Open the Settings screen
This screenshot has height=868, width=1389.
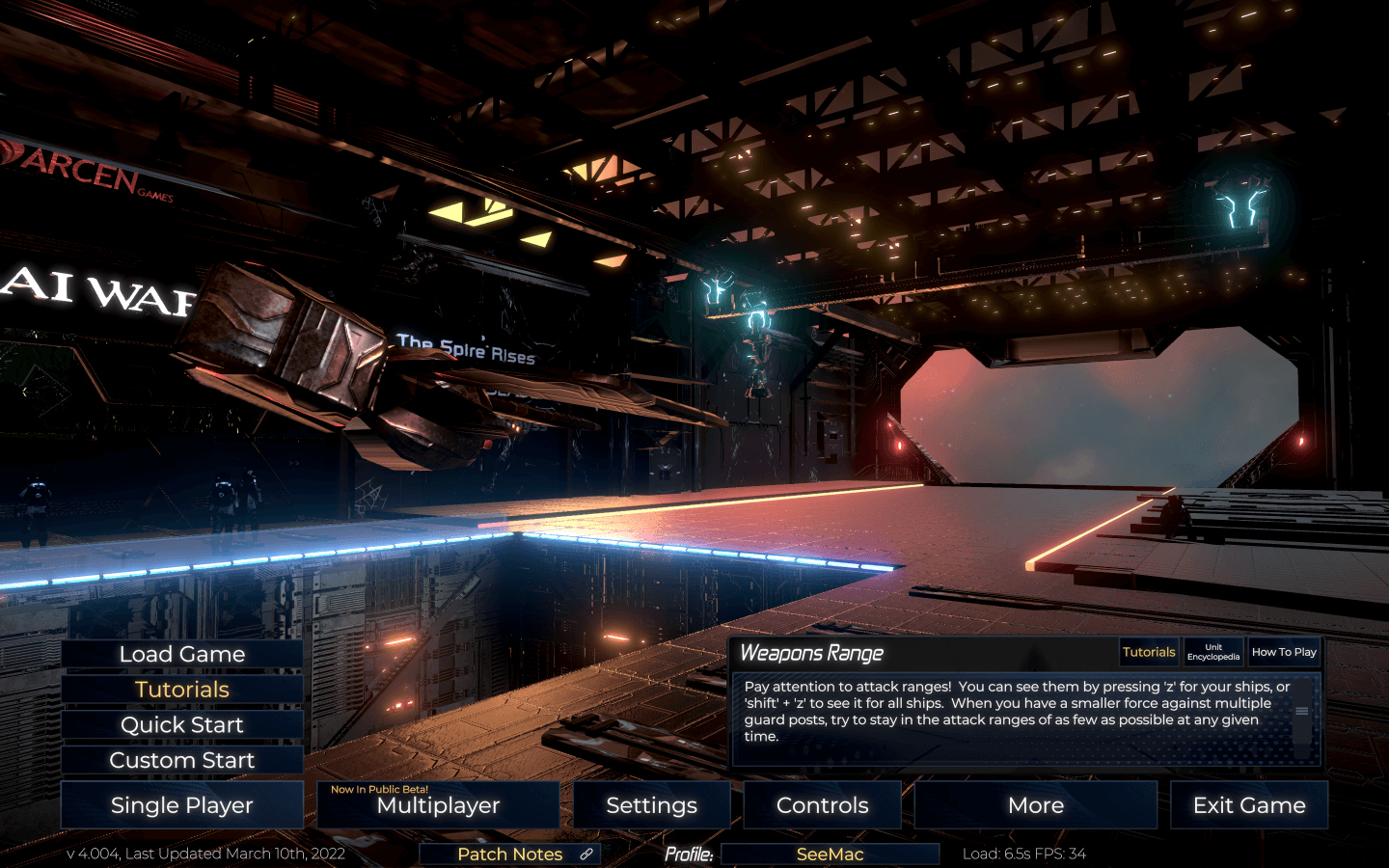tap(651, 805)
